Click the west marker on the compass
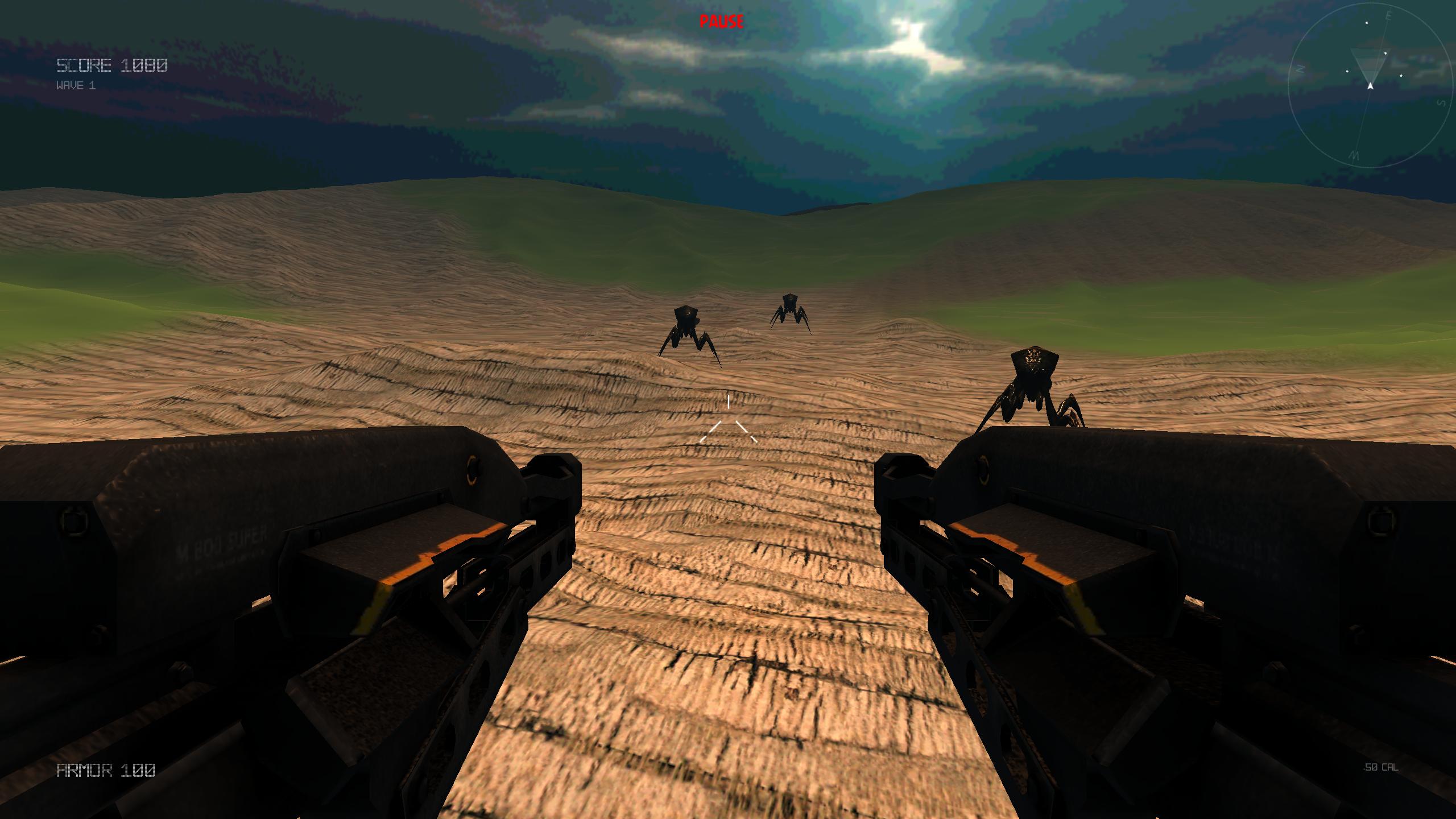 tap(1355, 155)
